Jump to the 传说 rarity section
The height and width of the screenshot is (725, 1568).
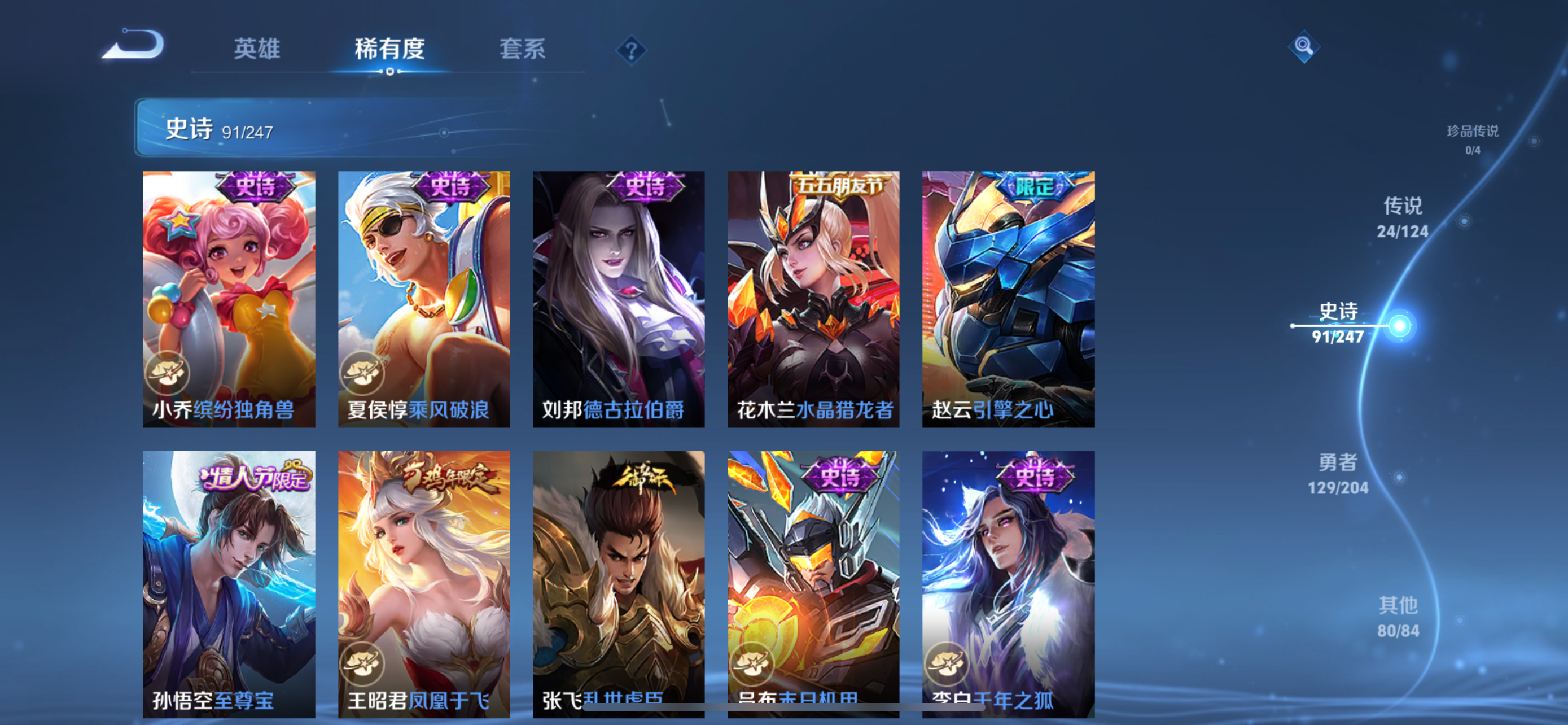[x=1403, y=217]
